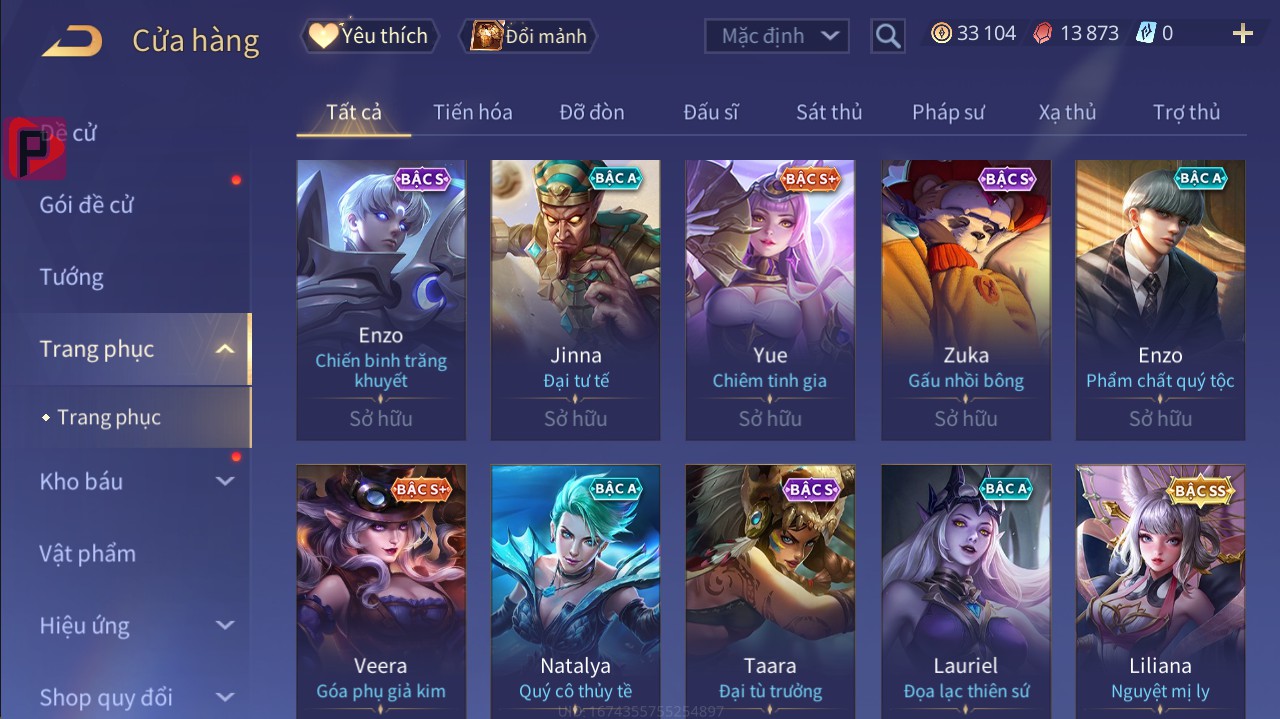Screen dimensions: 1280x719
Task: Select Jinna's Đại tư tế skin card
Action: click(x=575, y=300)
